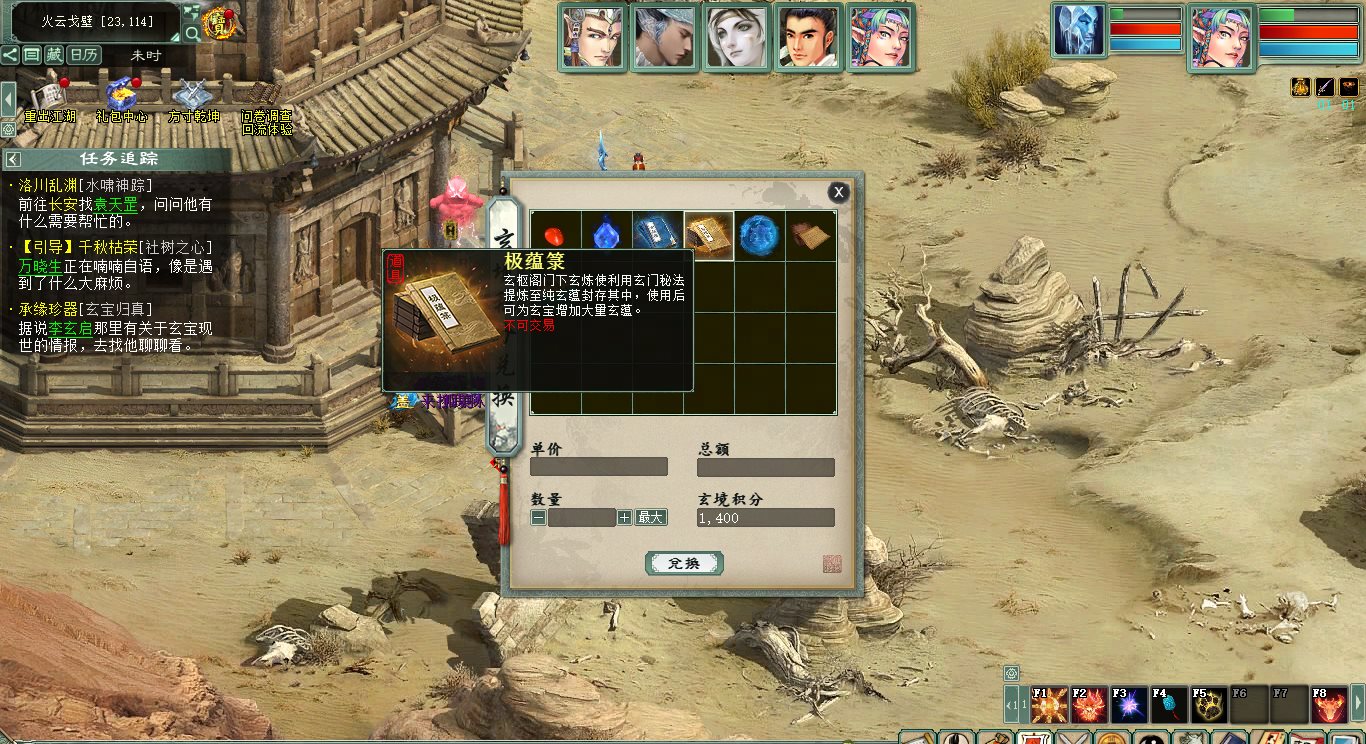This screenshot has height=744, width=1366.
Task: Open the 方寸乾坤 crossed swords icon
Action: click(x=193, y=98)
